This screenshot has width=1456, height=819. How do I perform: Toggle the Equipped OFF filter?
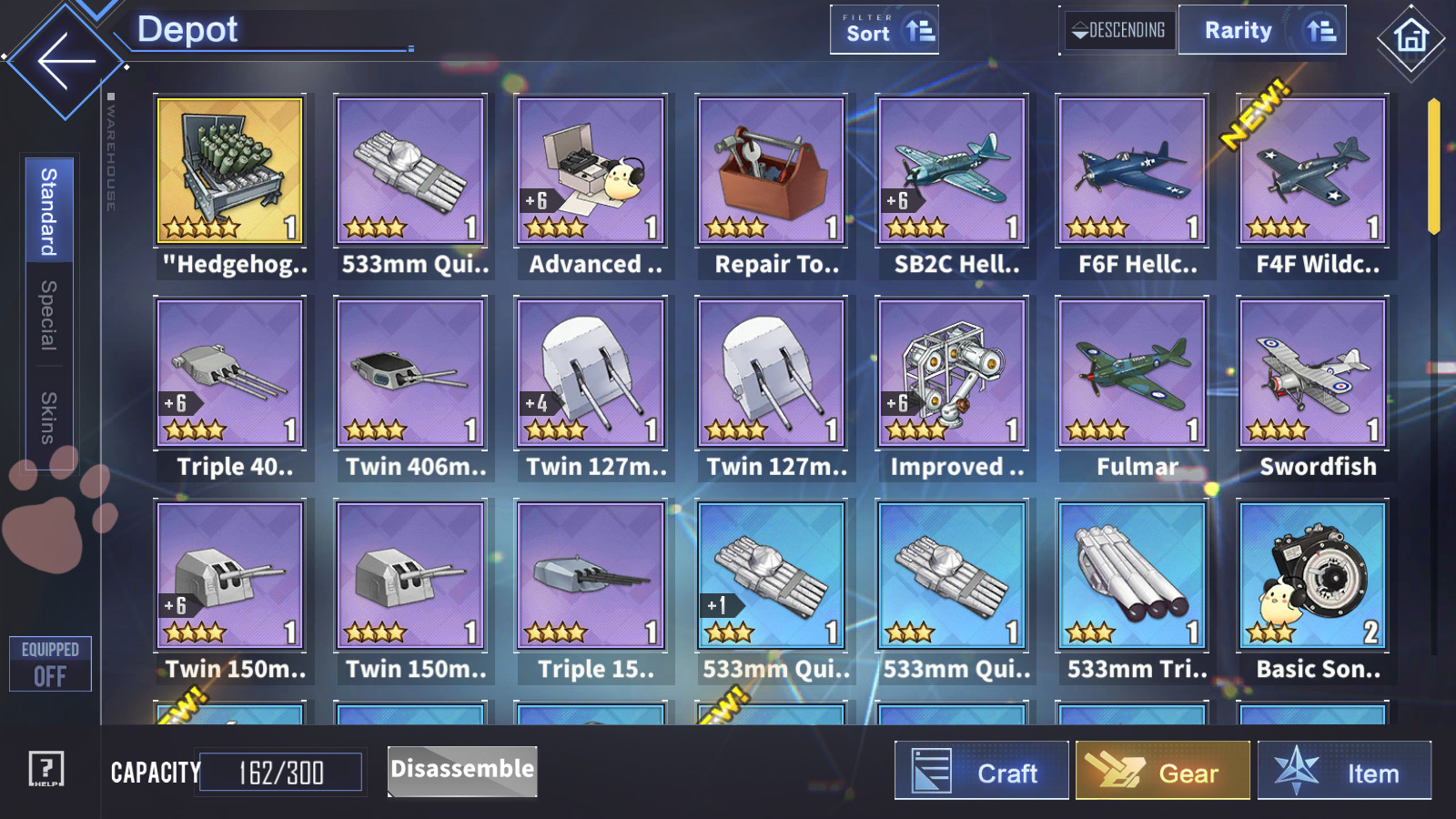pyautogui.click(x=50, y=664)
